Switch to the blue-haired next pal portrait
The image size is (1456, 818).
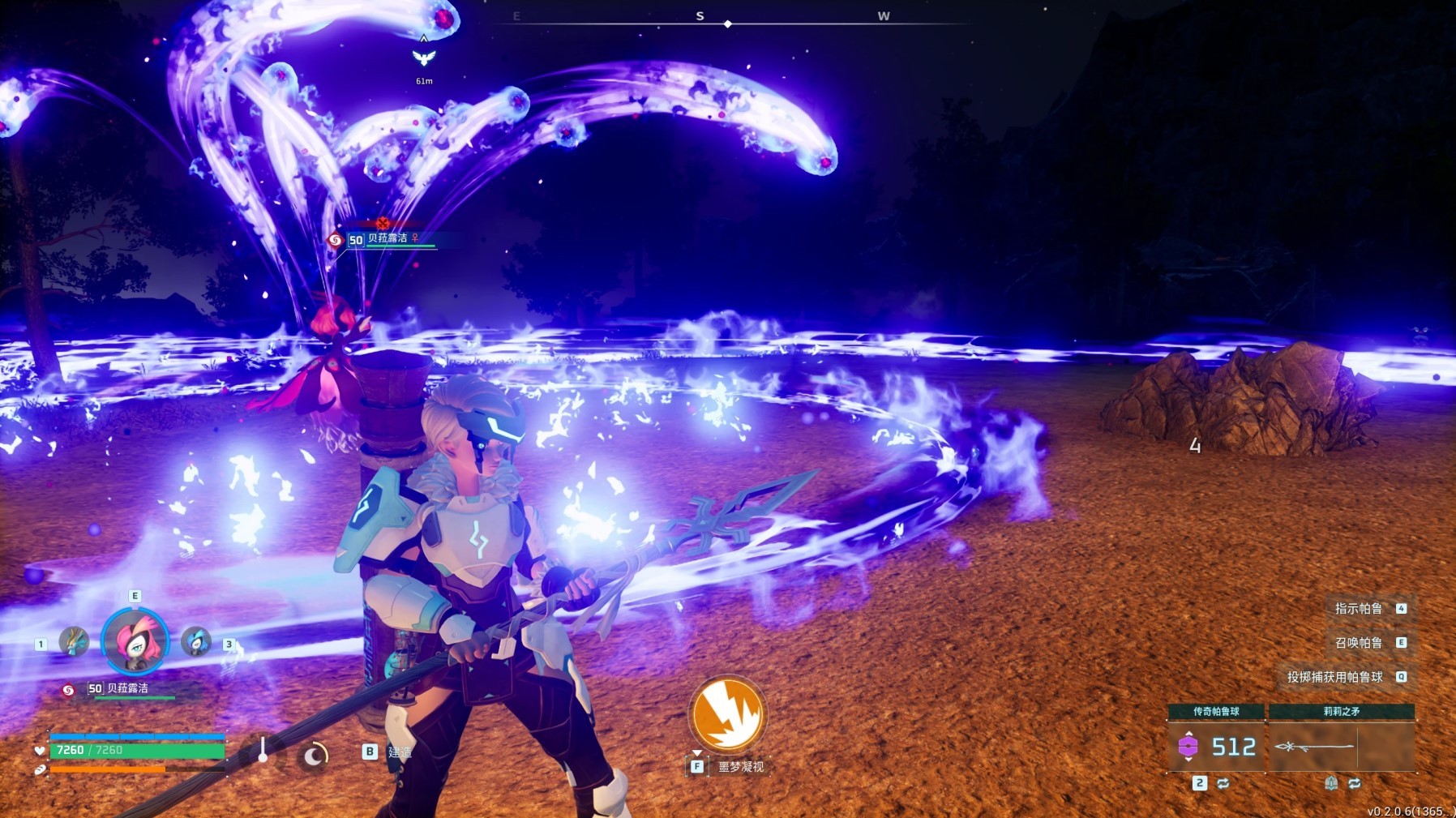(x=195, y=641)
